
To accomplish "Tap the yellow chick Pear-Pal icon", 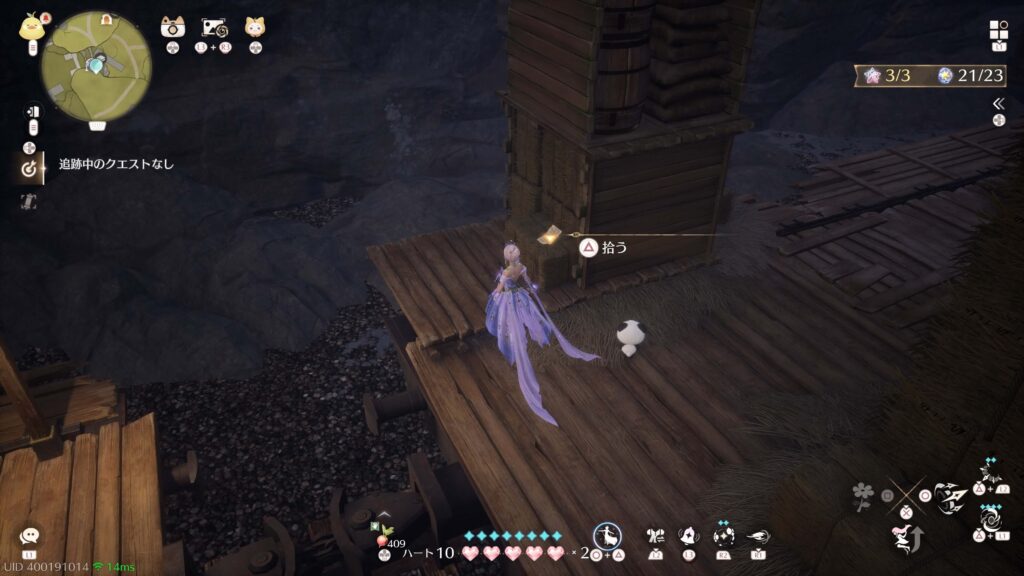I will pyautogui.click(x=30, y=28).
